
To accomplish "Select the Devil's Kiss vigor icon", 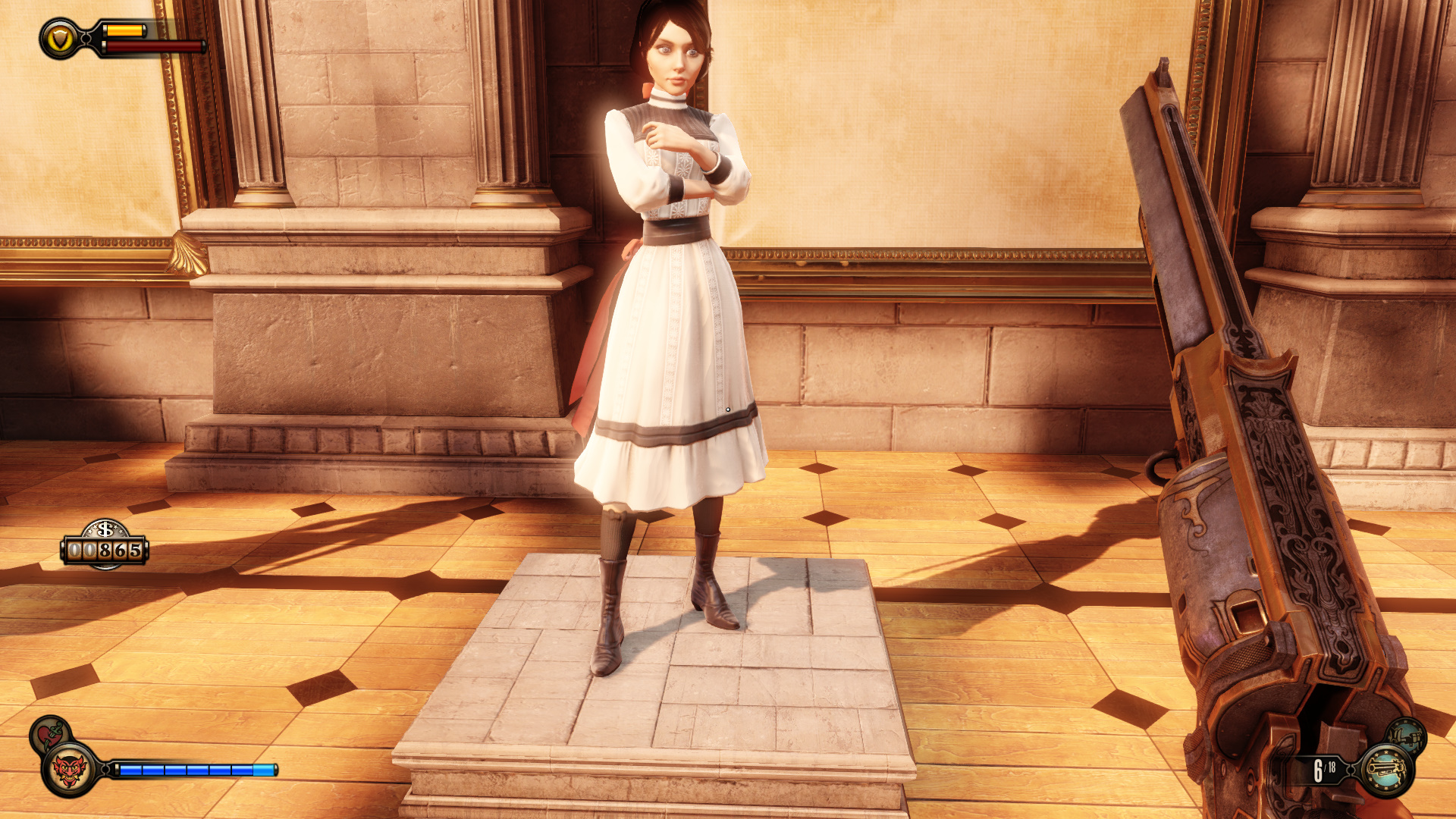I will coord(69,770).
